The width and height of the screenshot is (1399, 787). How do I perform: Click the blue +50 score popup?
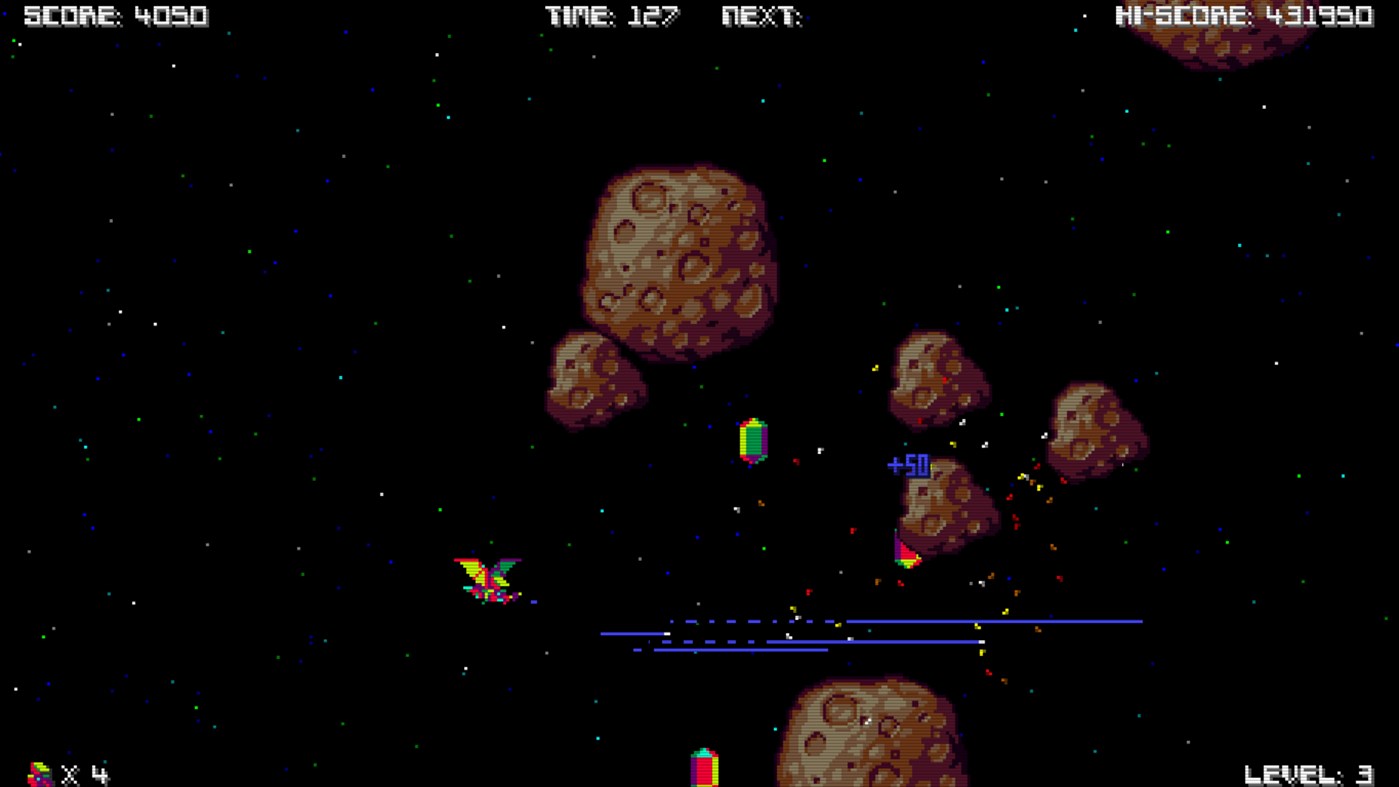click(x=906, y=465)
